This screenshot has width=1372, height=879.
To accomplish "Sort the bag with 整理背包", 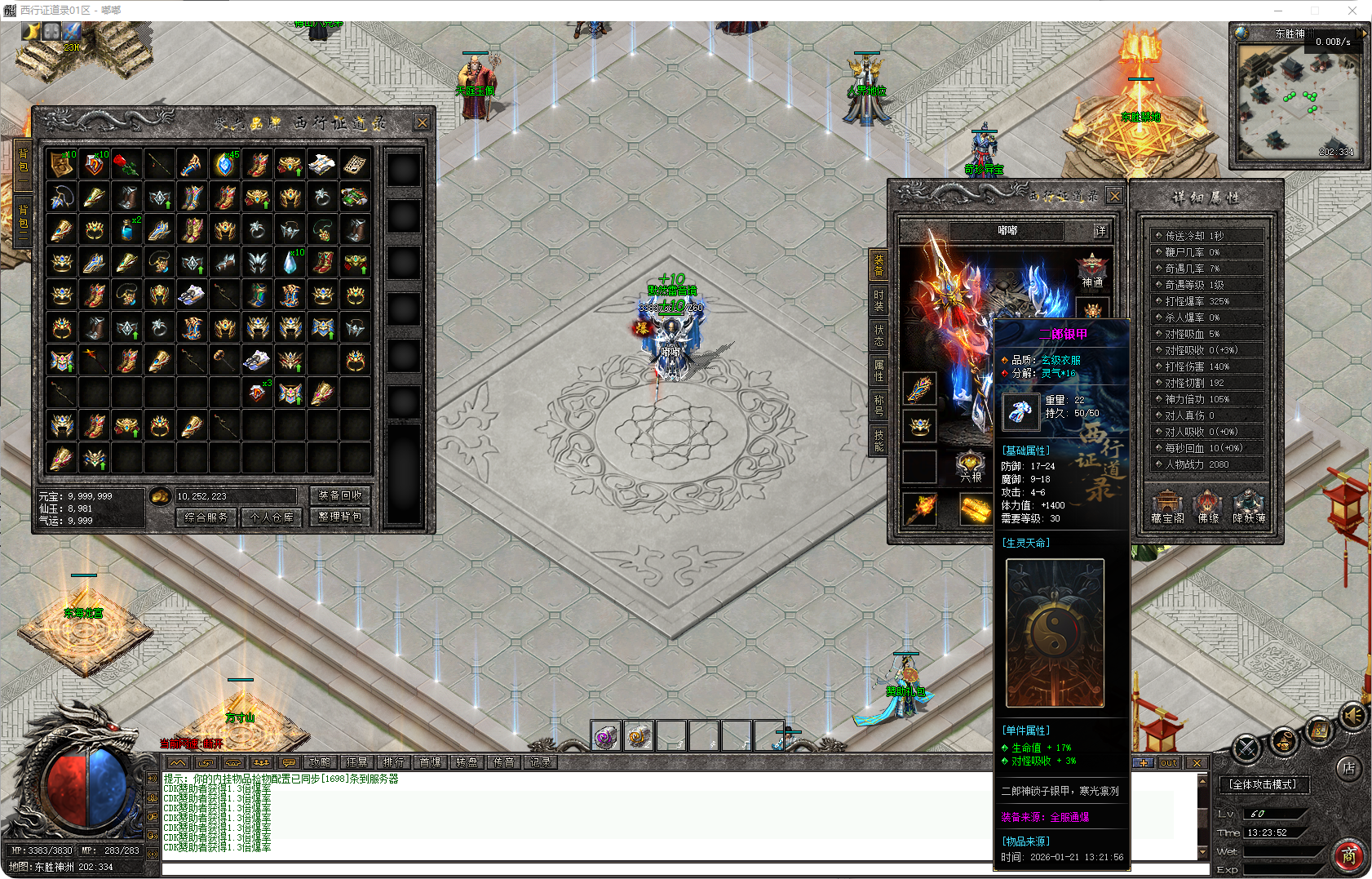I will pyautogui.click(x=340, y=517).
